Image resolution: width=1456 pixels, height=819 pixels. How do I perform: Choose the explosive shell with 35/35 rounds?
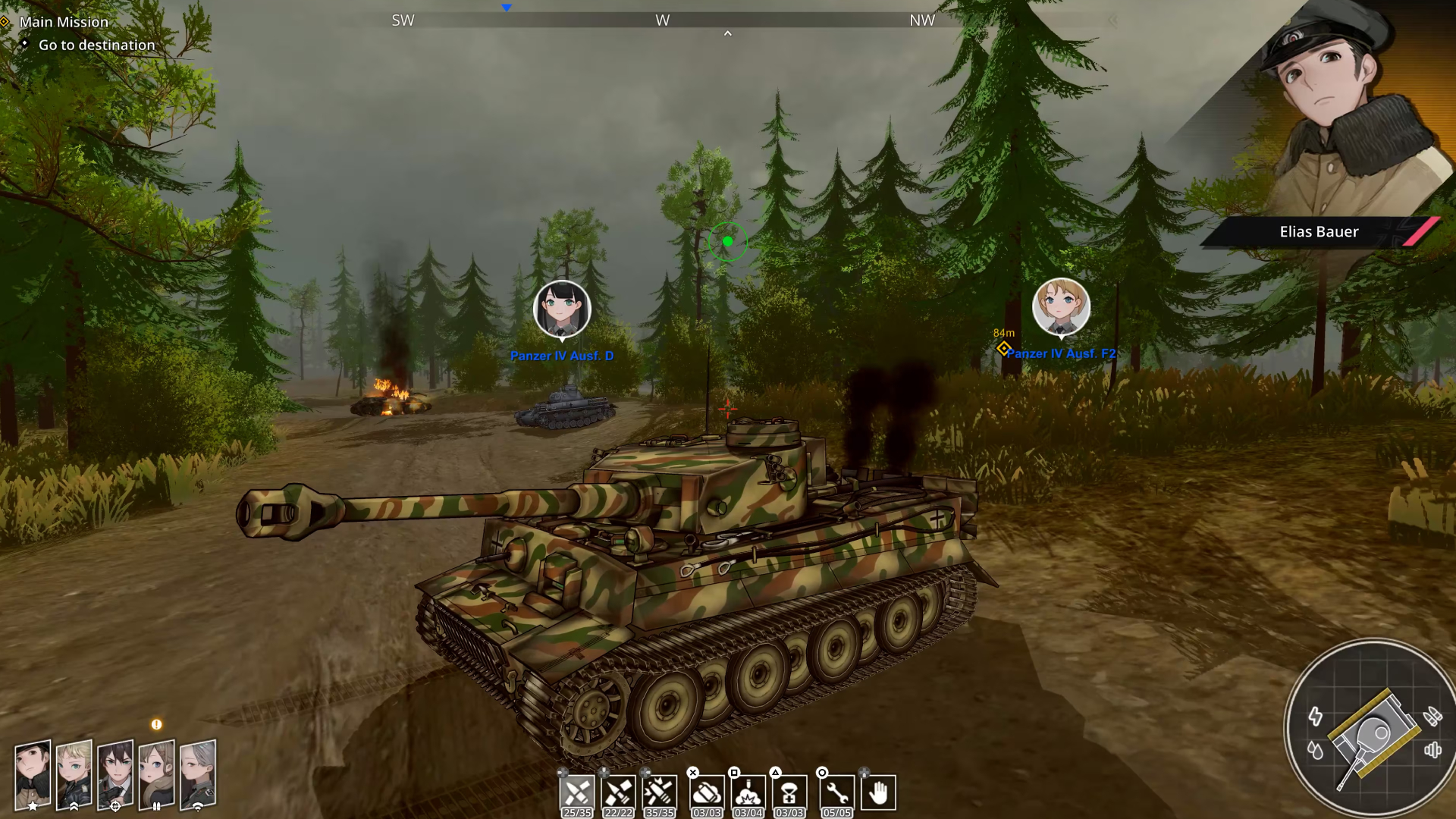[x=659, y=793]
